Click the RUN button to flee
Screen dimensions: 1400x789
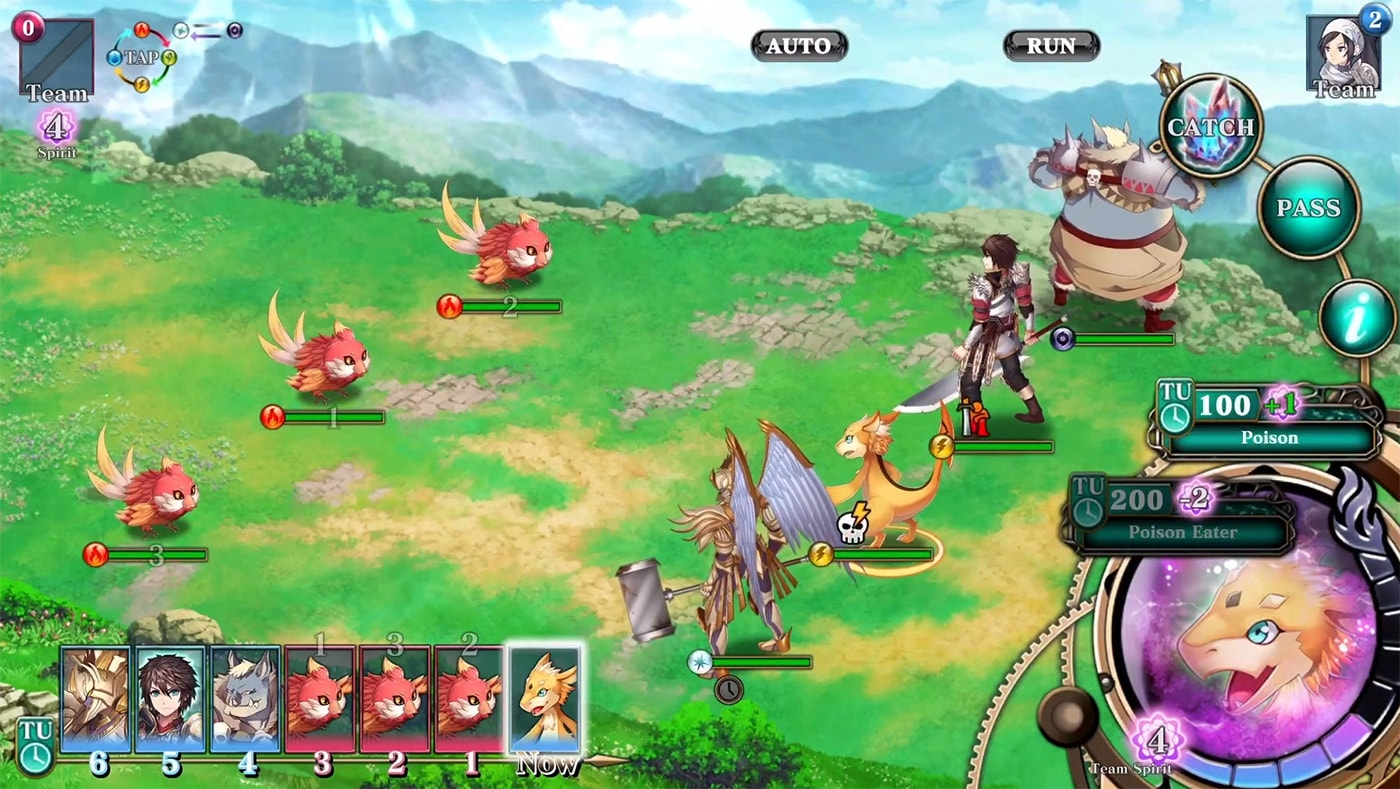[1051, 46]
